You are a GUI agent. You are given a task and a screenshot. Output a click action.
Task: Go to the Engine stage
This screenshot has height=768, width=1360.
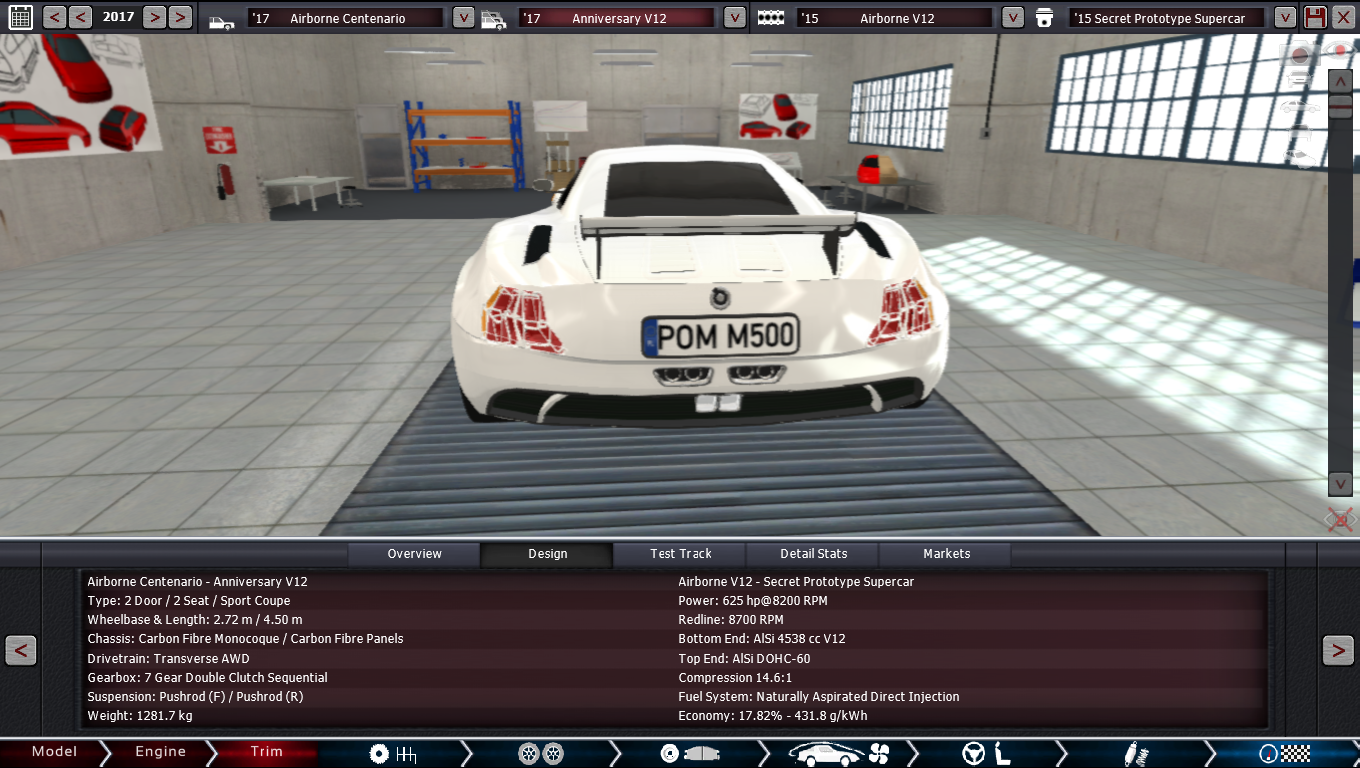[160, 752]
